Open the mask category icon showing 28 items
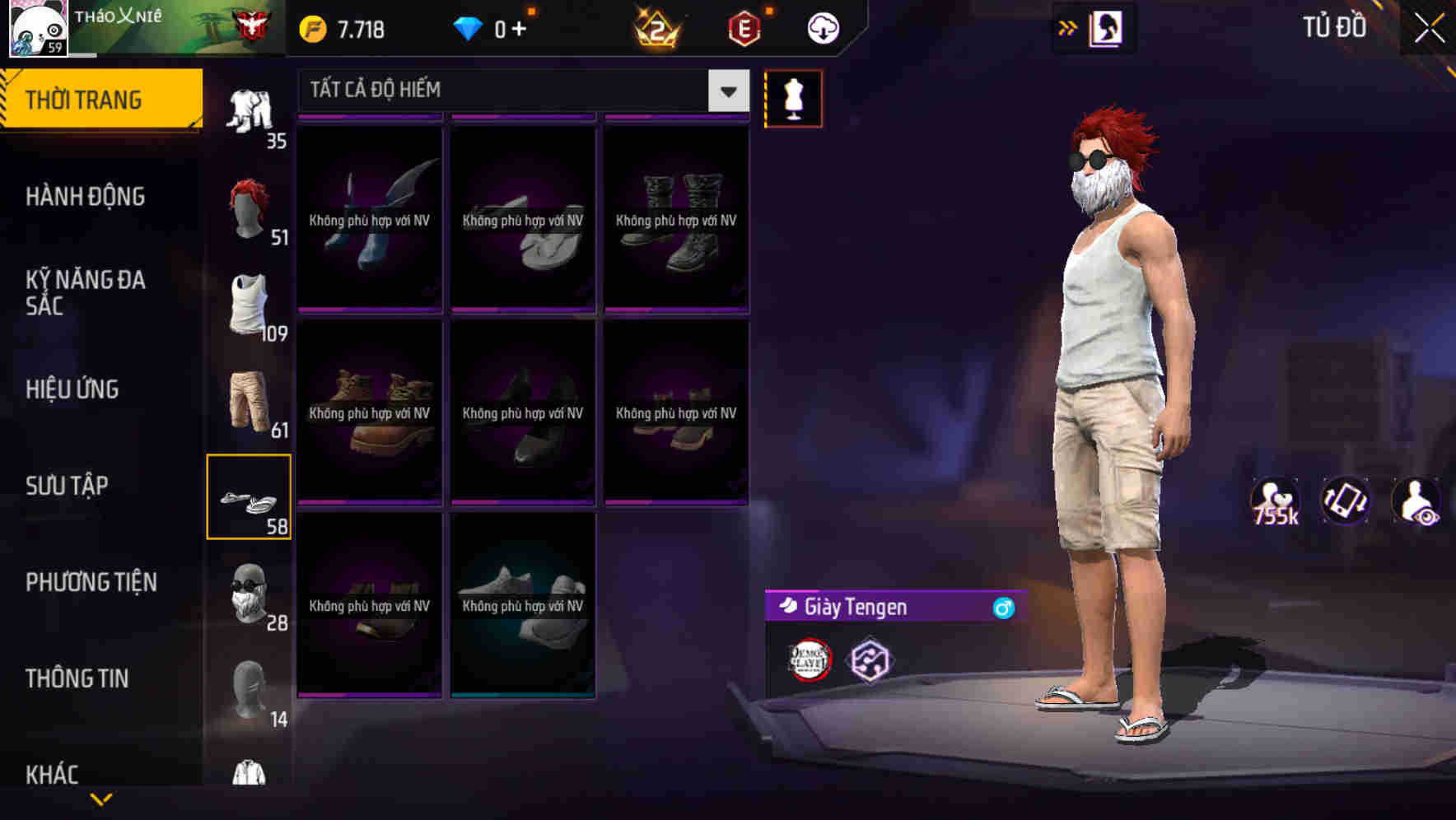This screenshot has width=1456, height=820. 250,593
